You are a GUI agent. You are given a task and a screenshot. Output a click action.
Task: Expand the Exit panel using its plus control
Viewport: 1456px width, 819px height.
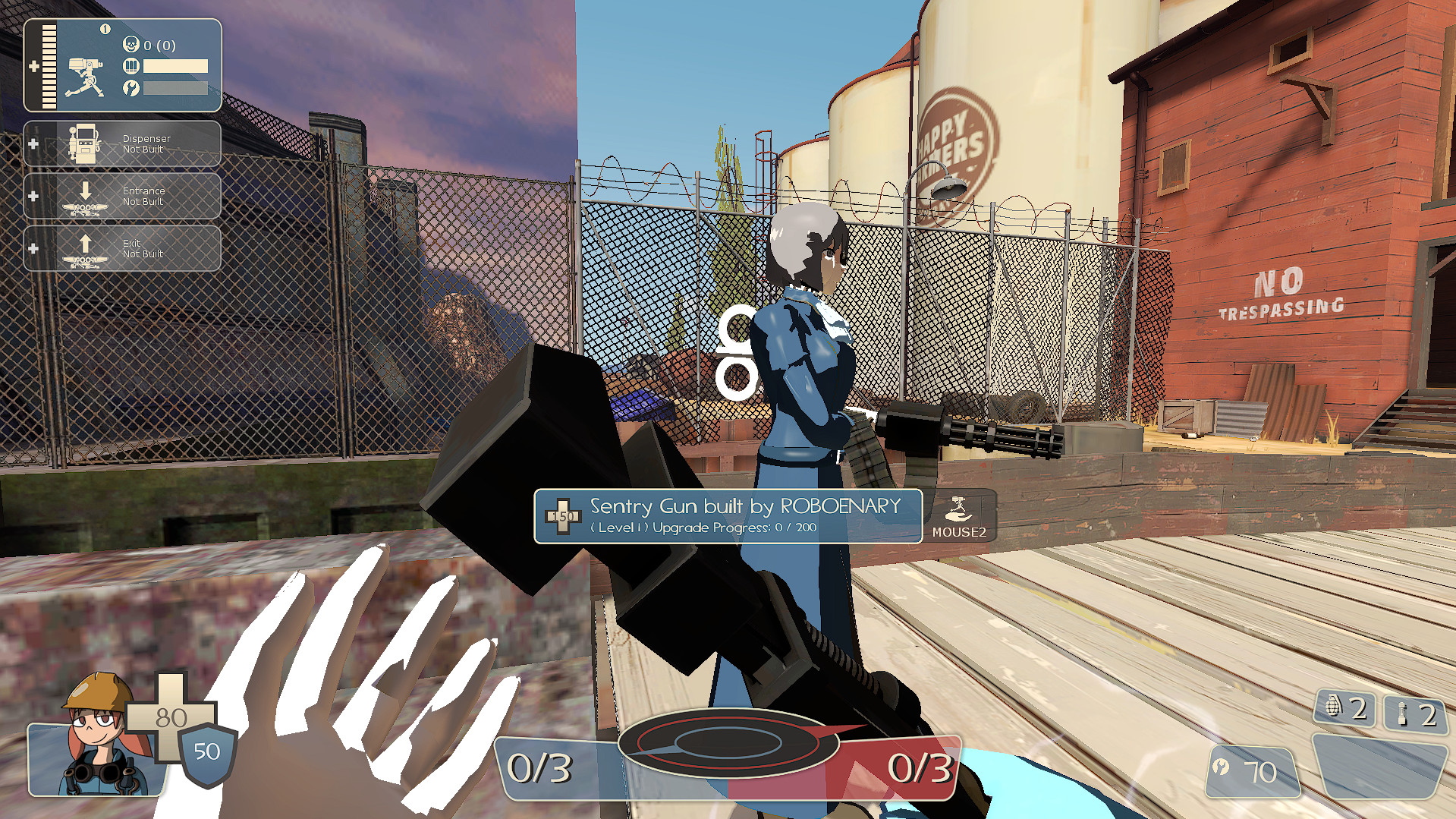pyautogui.click(x=32, y=248)
